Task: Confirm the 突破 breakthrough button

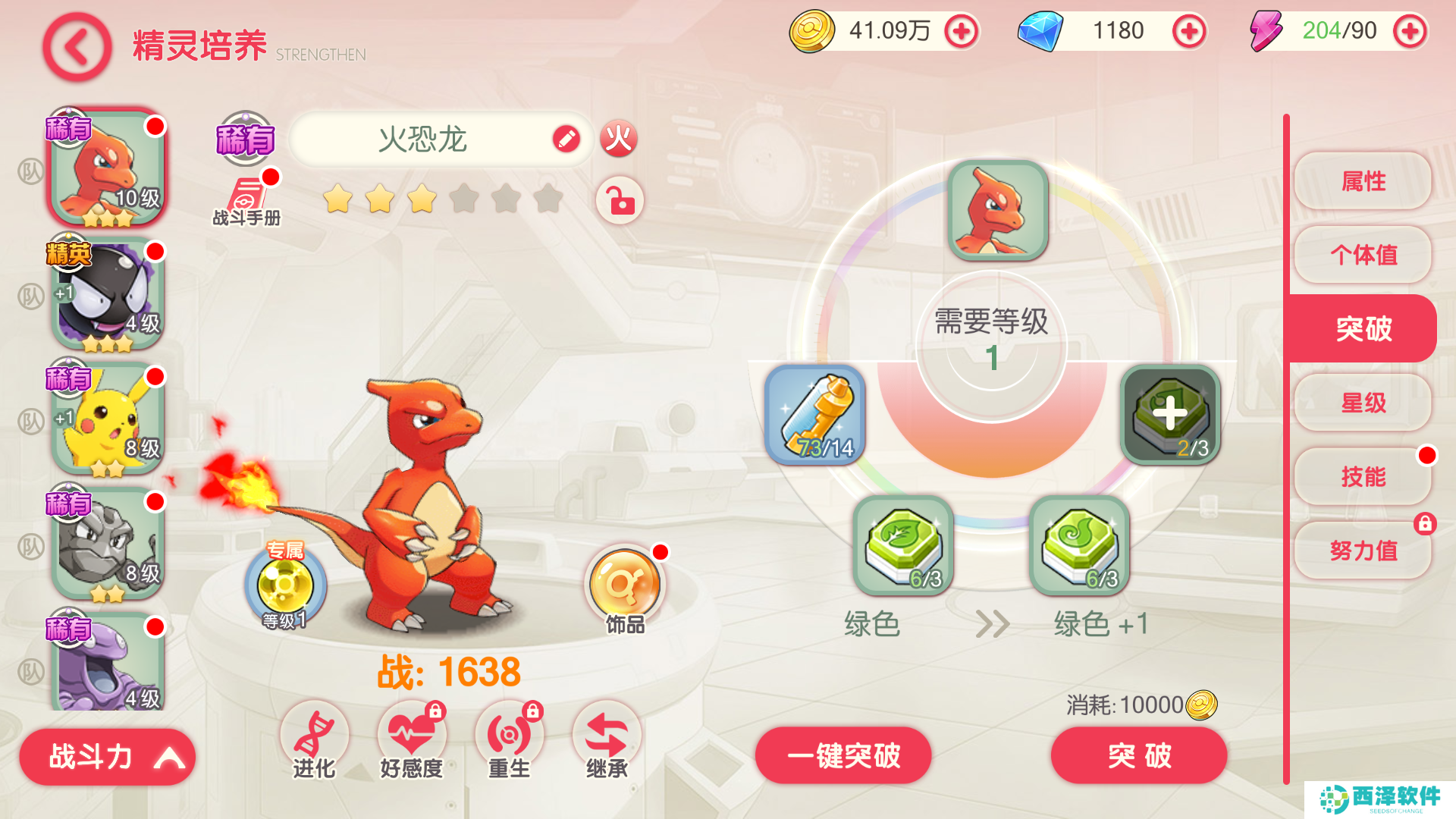Action: (x=1138, y=755)
